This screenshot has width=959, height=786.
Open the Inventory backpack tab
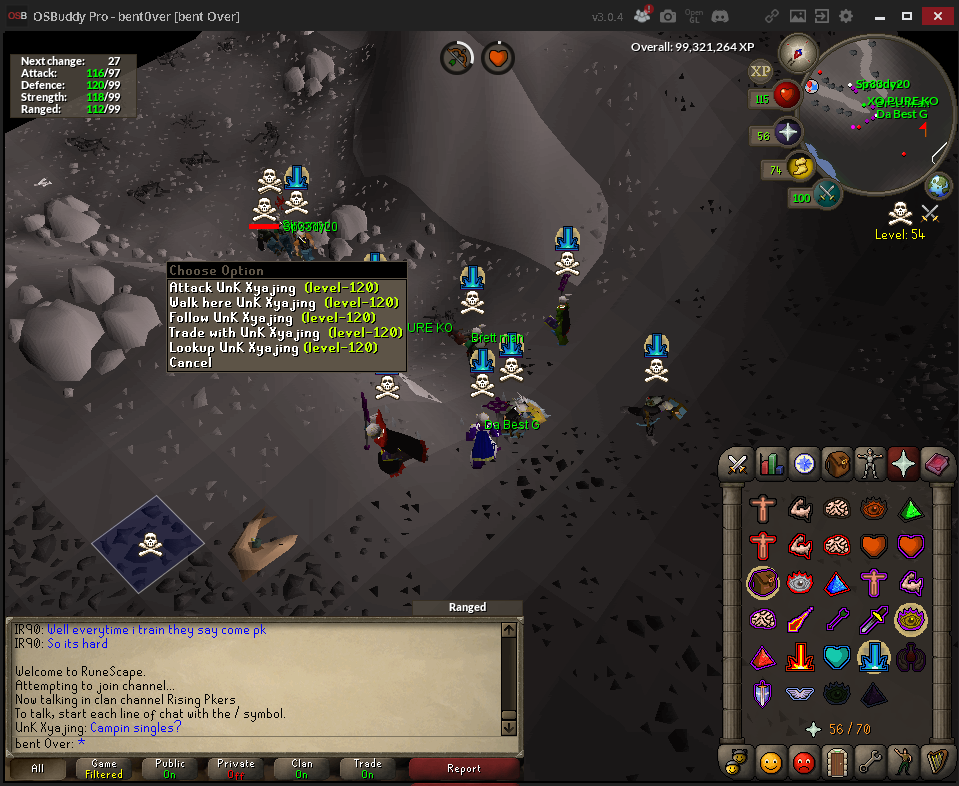(x=836, y=464)
